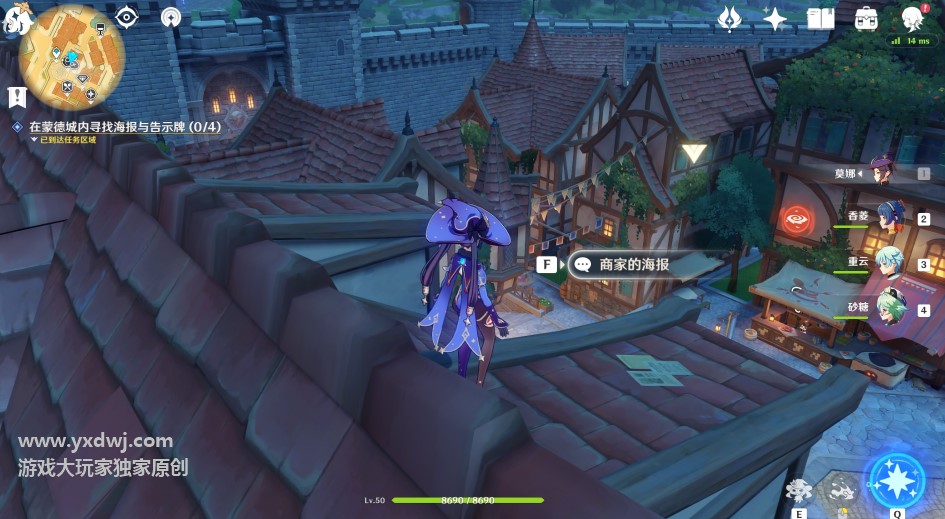This screenshot has width=945, height=519.
Task: Select the tracked quest objective text
Action: point(124,128)
